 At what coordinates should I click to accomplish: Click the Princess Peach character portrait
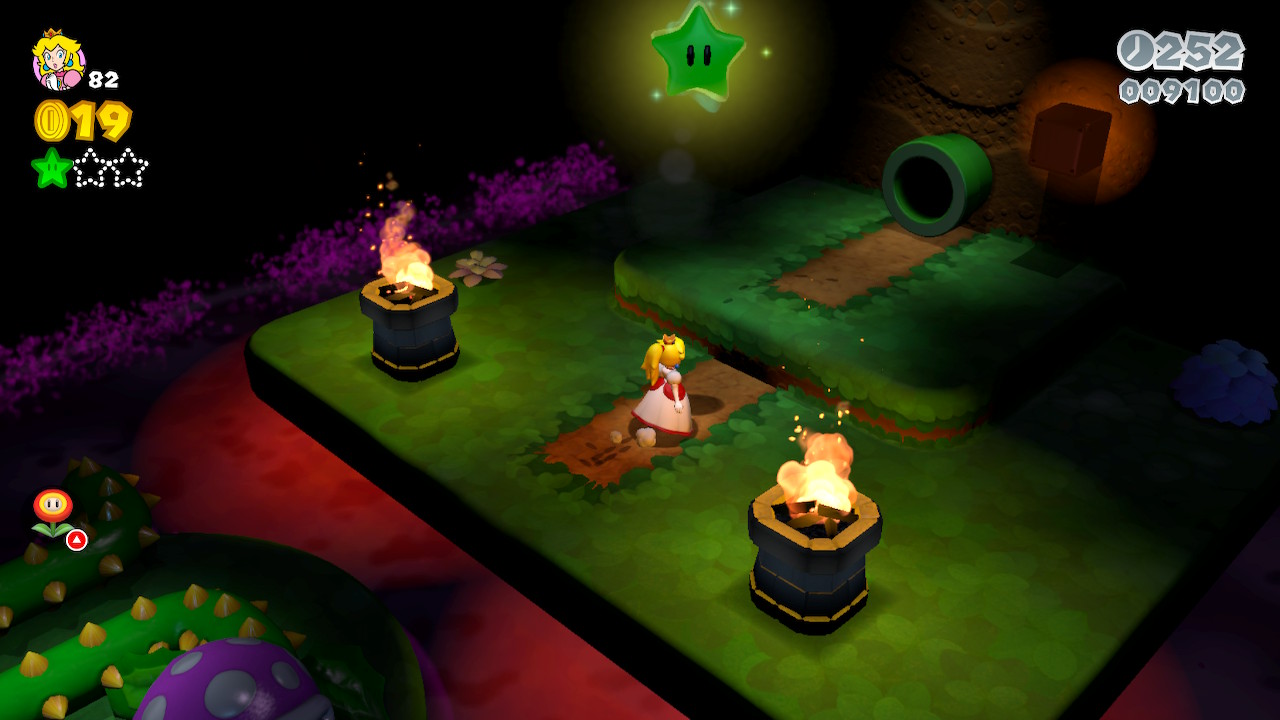(x=58, y=60)
